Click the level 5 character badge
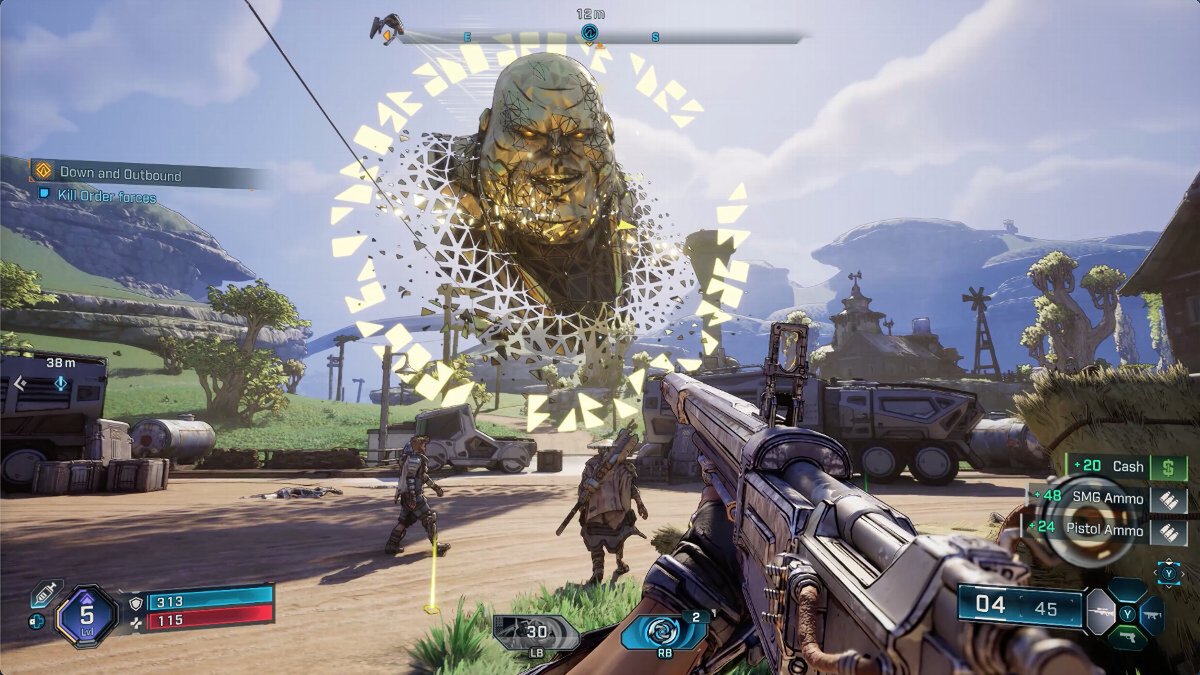 point(87,614)
